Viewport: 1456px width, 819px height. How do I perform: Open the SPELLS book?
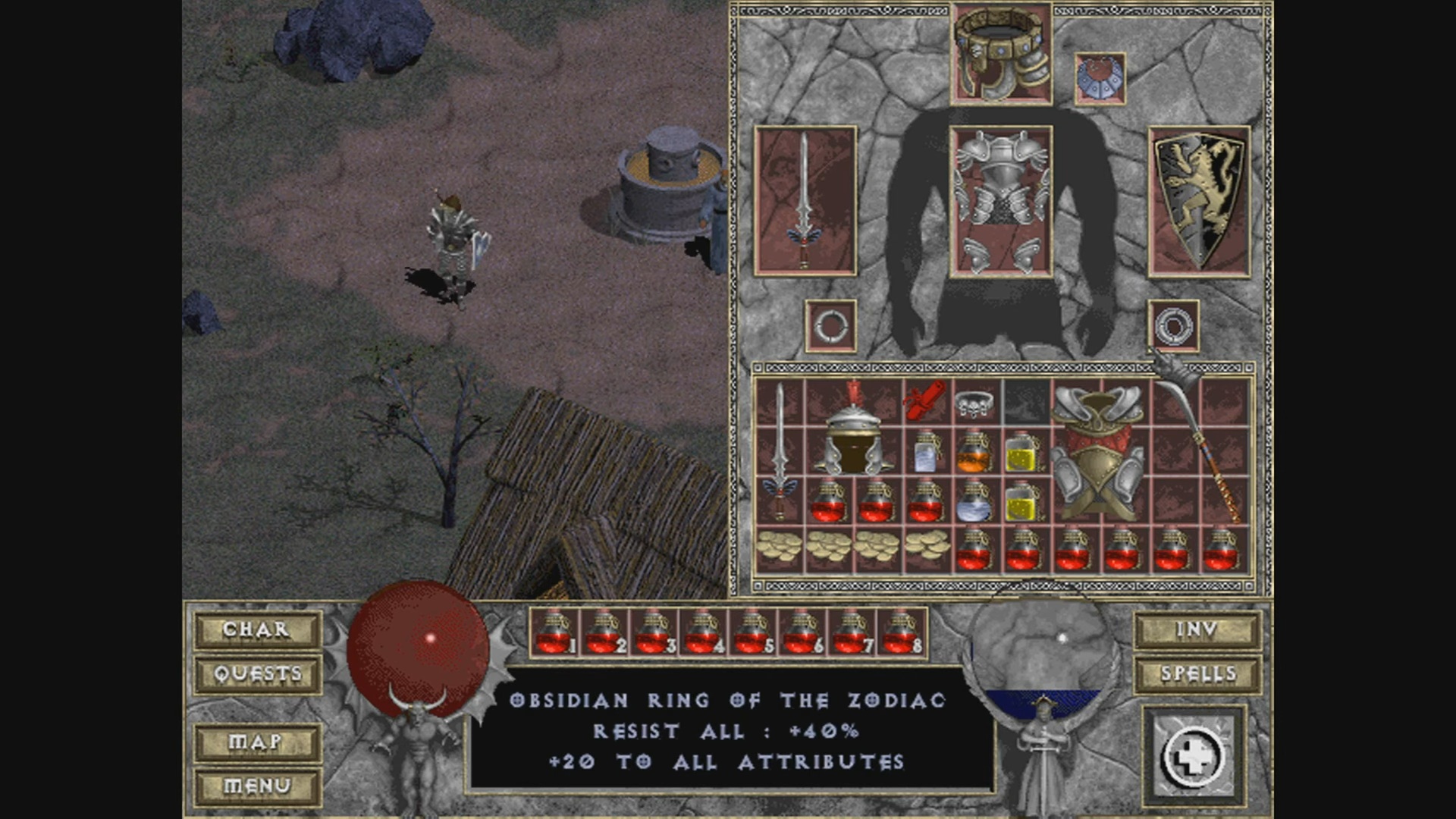click(x=1197, y=673)
